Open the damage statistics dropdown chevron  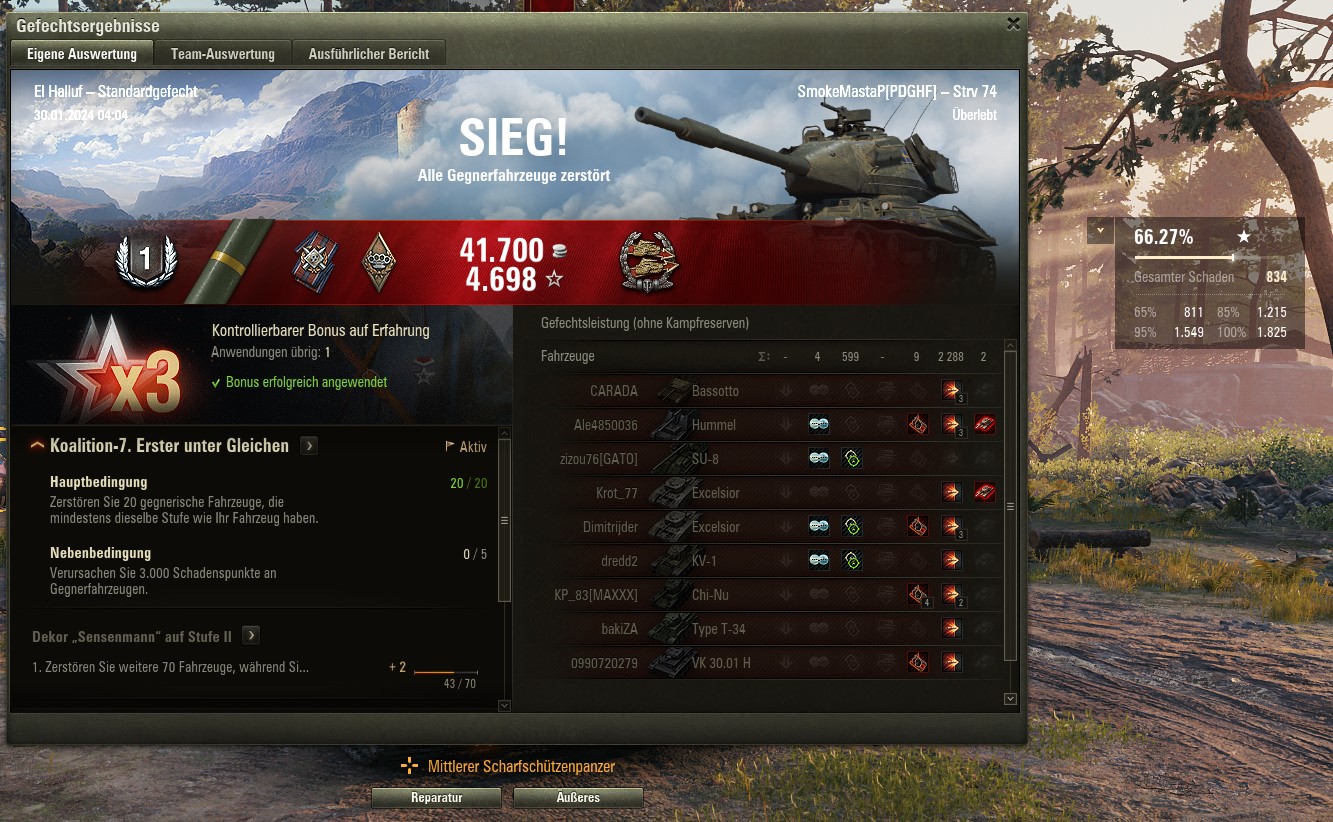1099,230
